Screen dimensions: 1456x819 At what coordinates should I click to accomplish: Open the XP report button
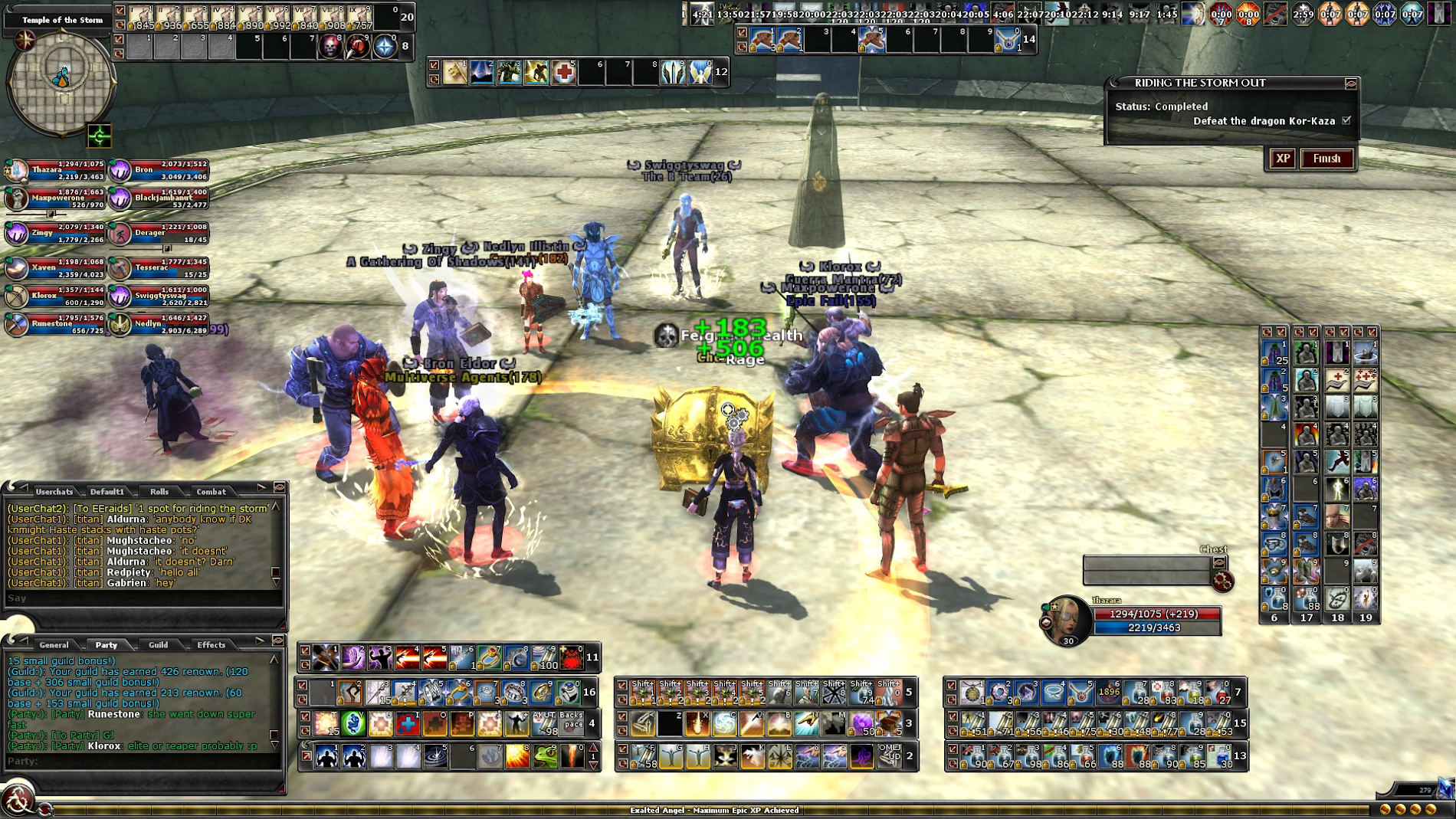(x=1282, y=159)
